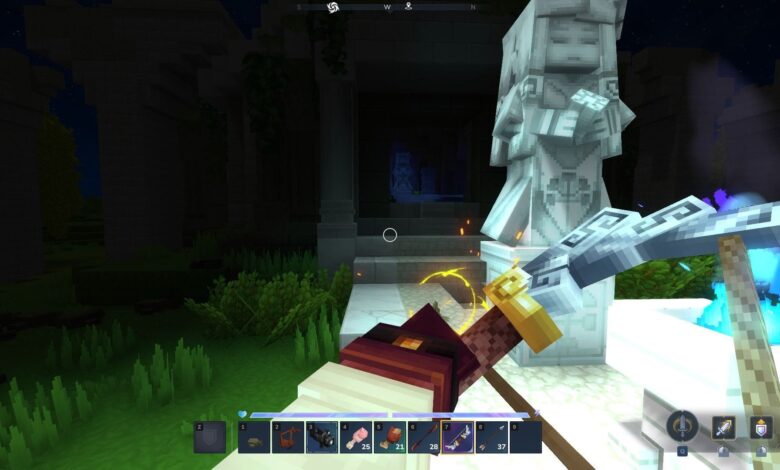Click the sword attack ability icon

723,428
